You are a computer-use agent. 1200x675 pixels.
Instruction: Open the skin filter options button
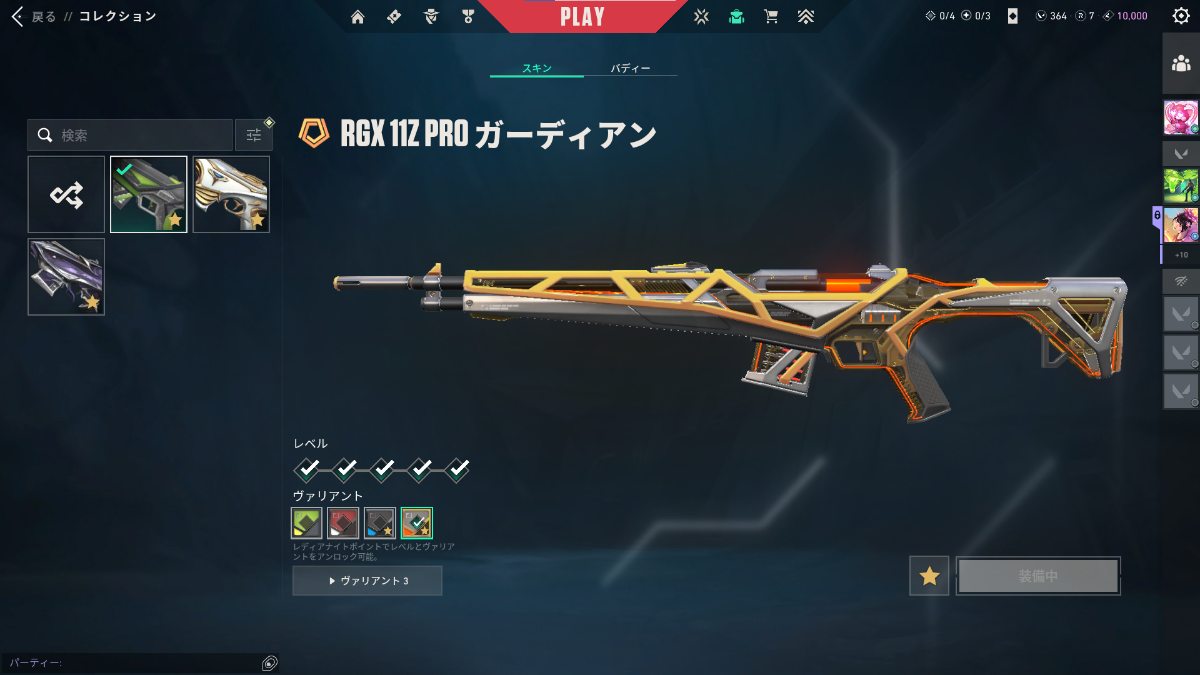point(254,135)
